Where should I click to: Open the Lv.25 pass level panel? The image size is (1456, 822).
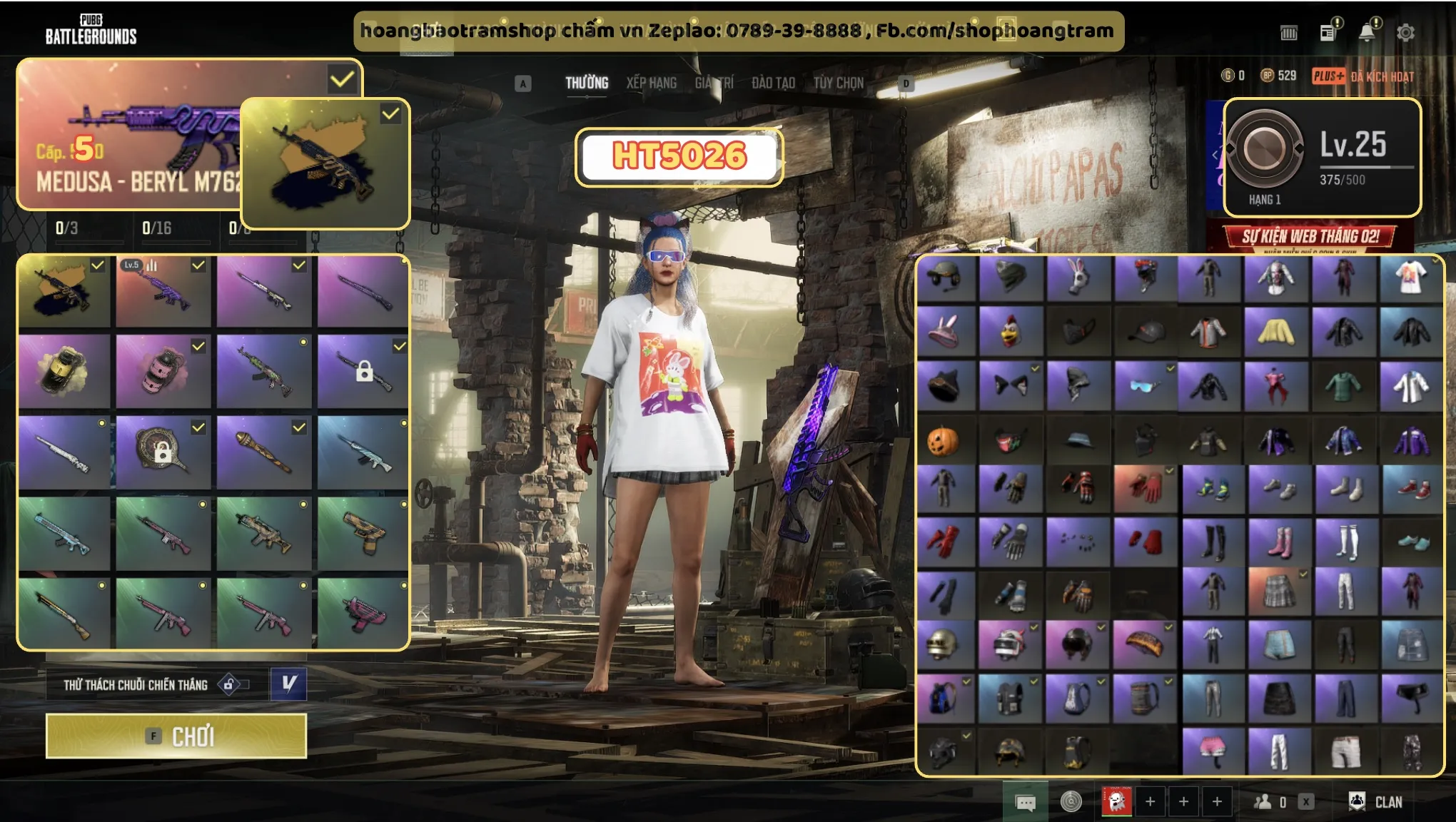[1323, 157]
